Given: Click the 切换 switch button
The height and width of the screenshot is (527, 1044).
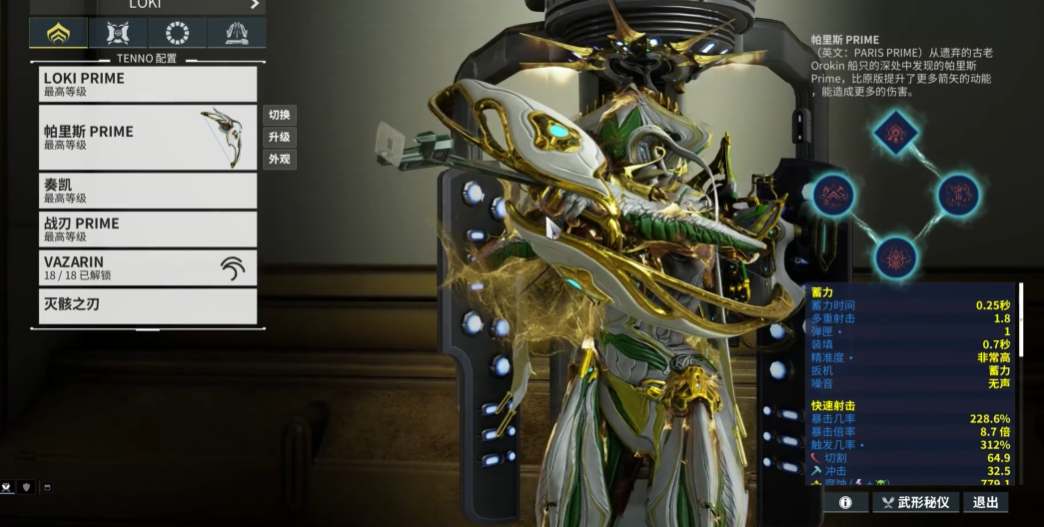Looking at the screenshot, I should pos(279,115).
